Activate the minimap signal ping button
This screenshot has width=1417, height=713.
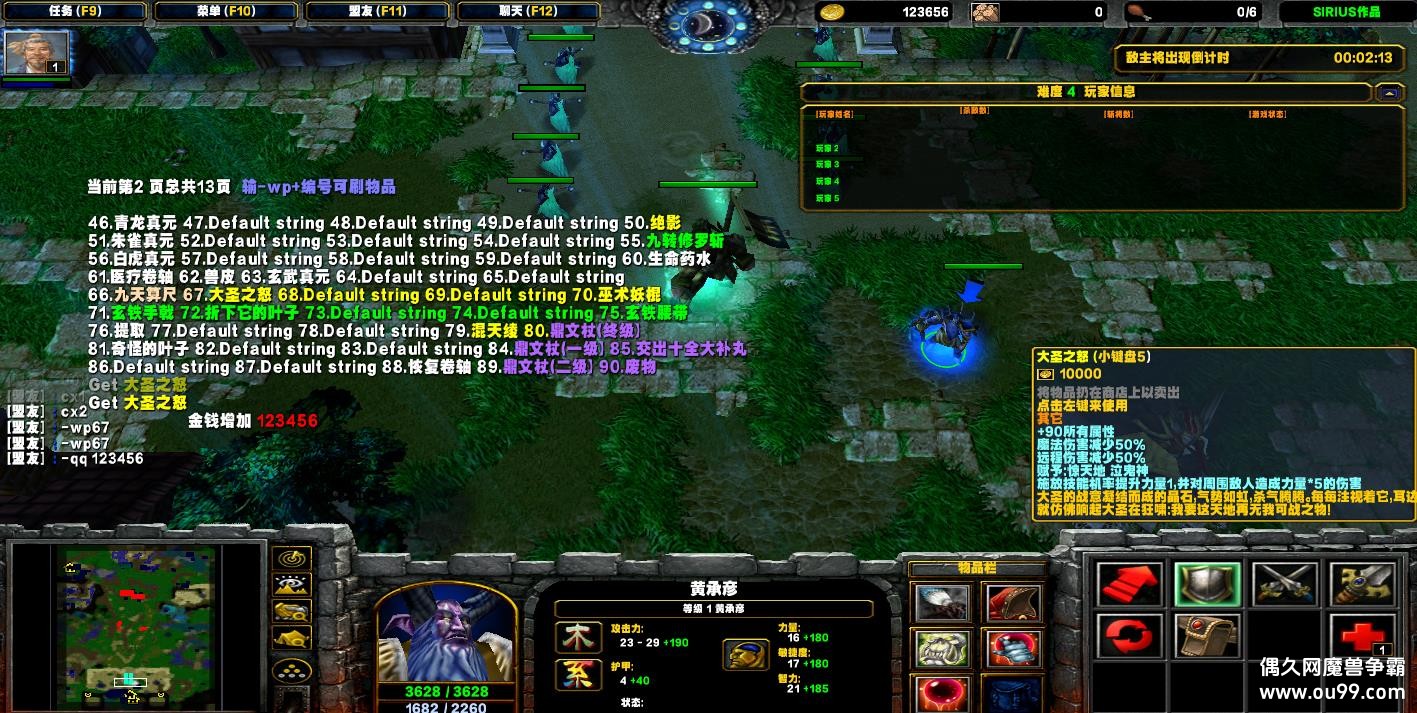[291, 559]
